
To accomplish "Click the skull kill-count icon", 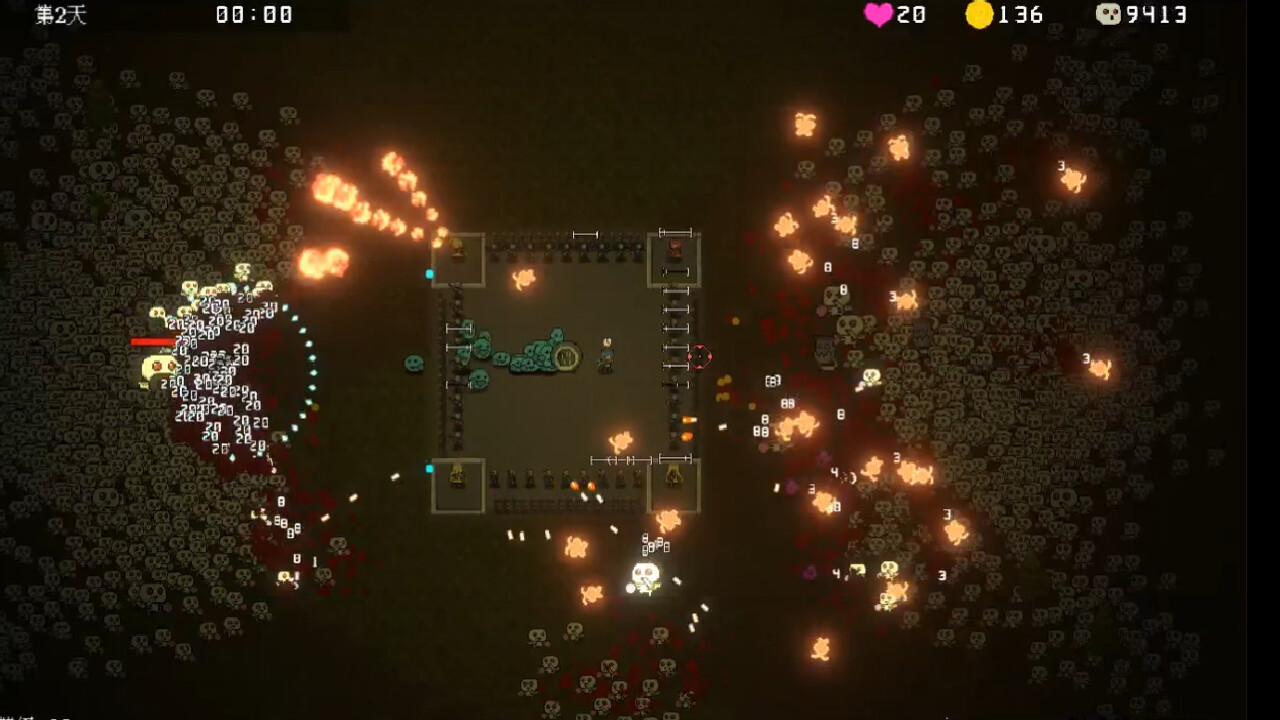I will click(1108, 14).
